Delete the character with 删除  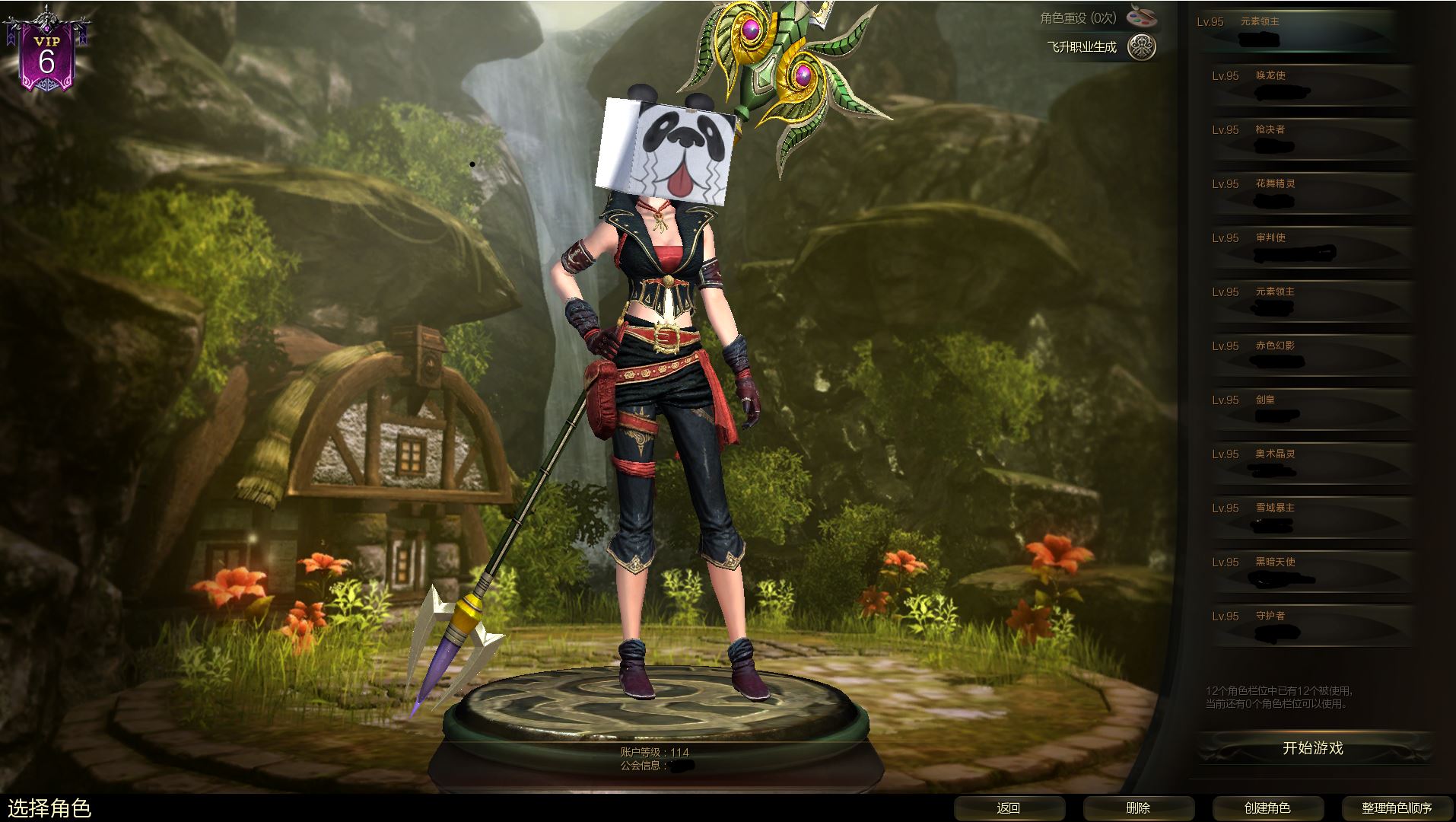1138,808
